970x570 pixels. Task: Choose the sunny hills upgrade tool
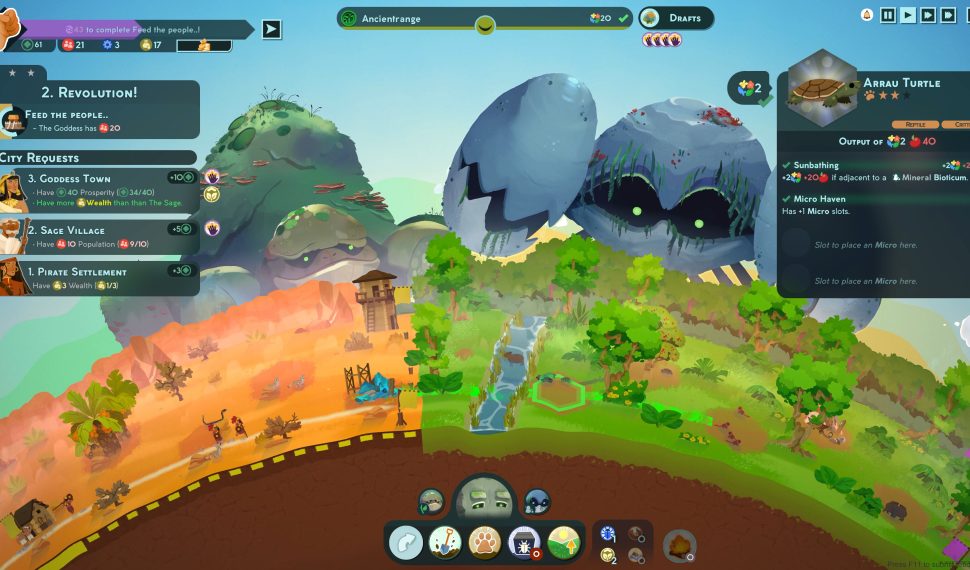[x=564, y=542]
